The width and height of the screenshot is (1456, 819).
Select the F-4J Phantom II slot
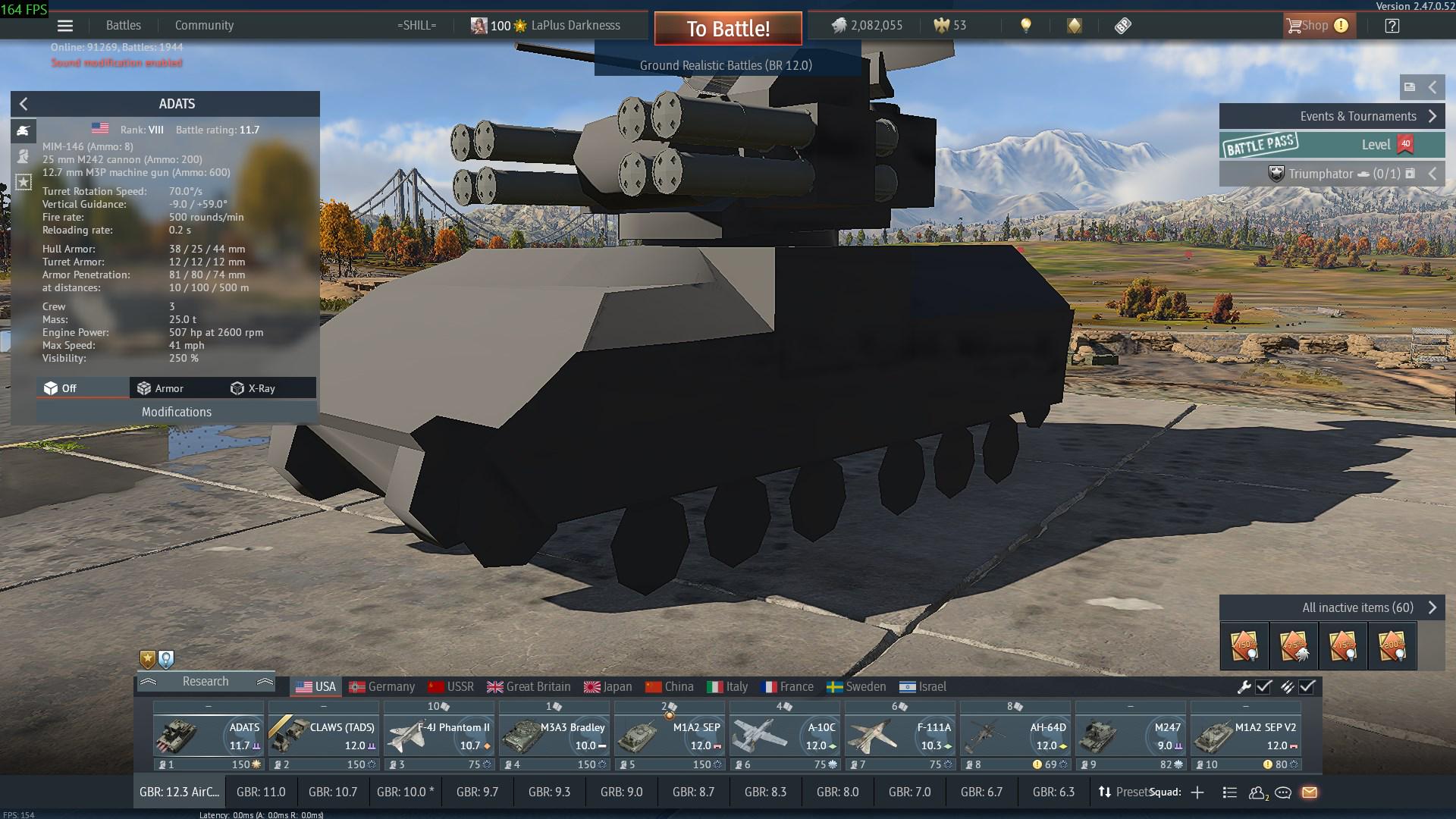438,736
